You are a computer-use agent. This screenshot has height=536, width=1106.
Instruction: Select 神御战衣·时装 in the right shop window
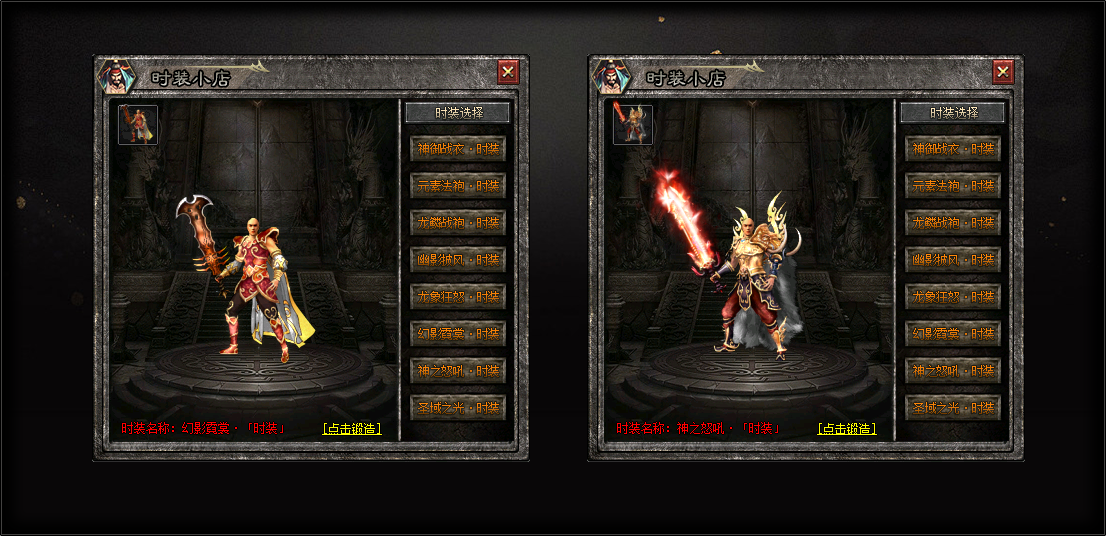(953, 149)
